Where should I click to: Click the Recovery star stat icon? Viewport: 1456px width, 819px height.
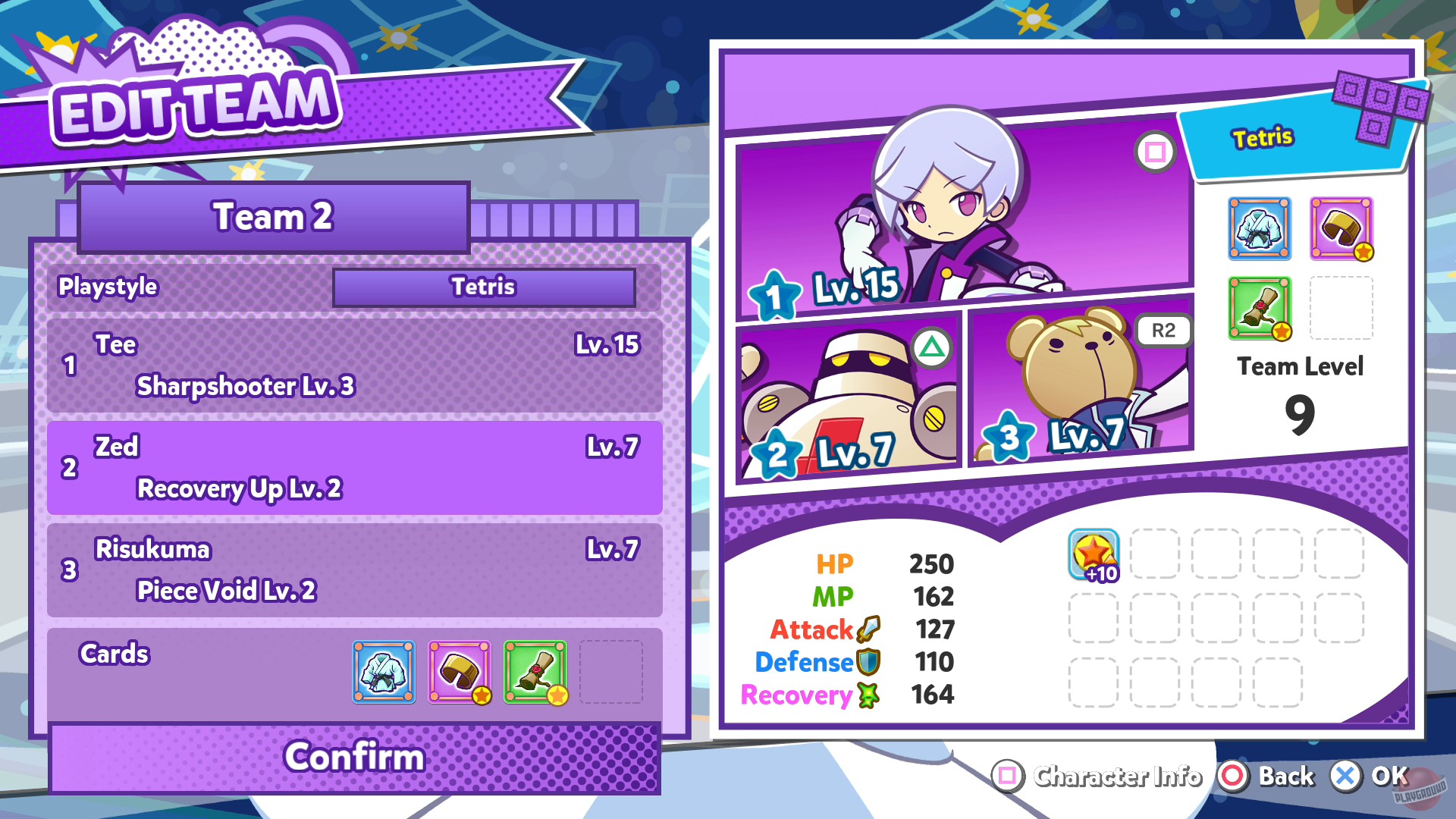[x=867, y=693]
